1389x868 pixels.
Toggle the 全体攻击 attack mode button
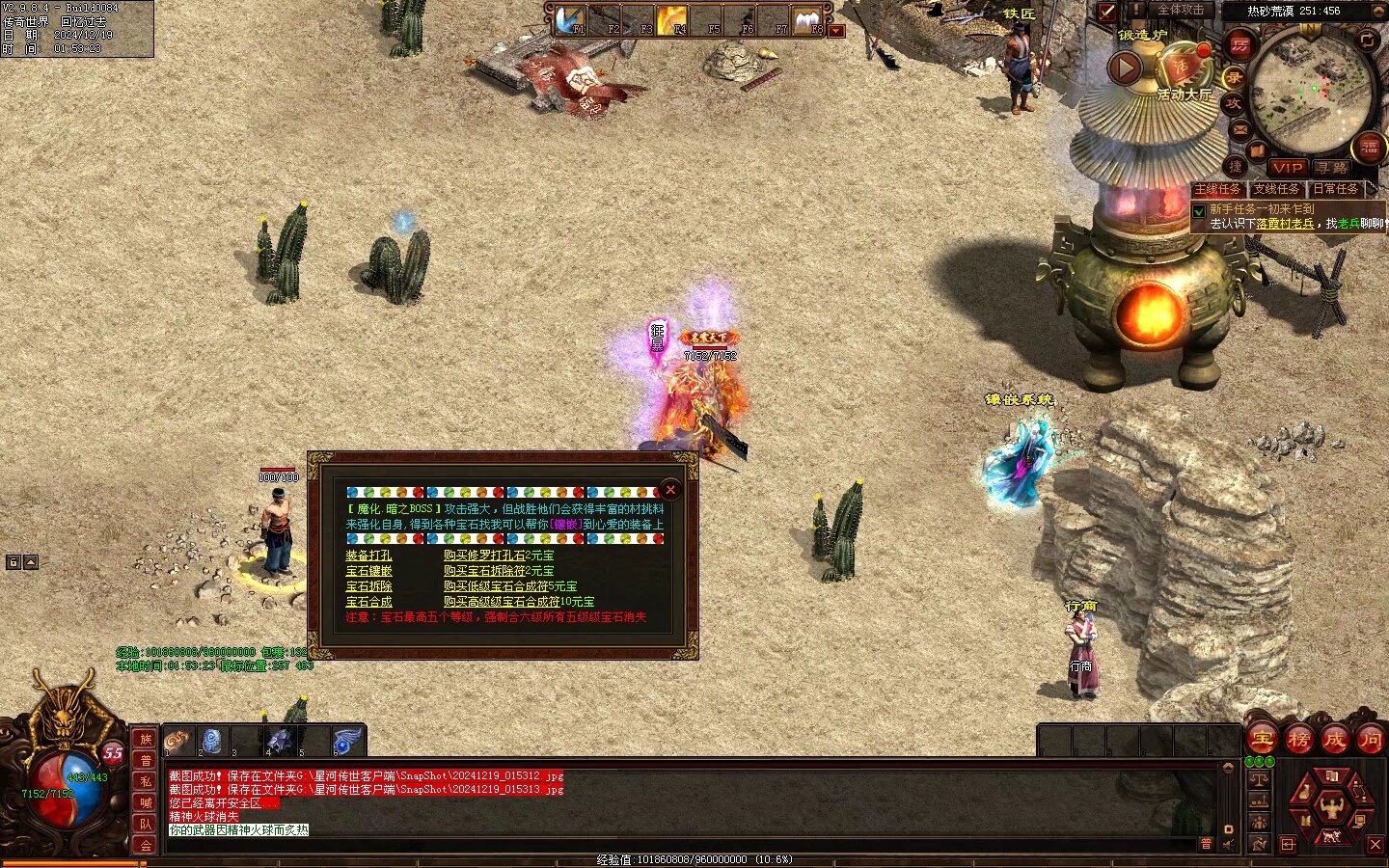coord(1180,11)
